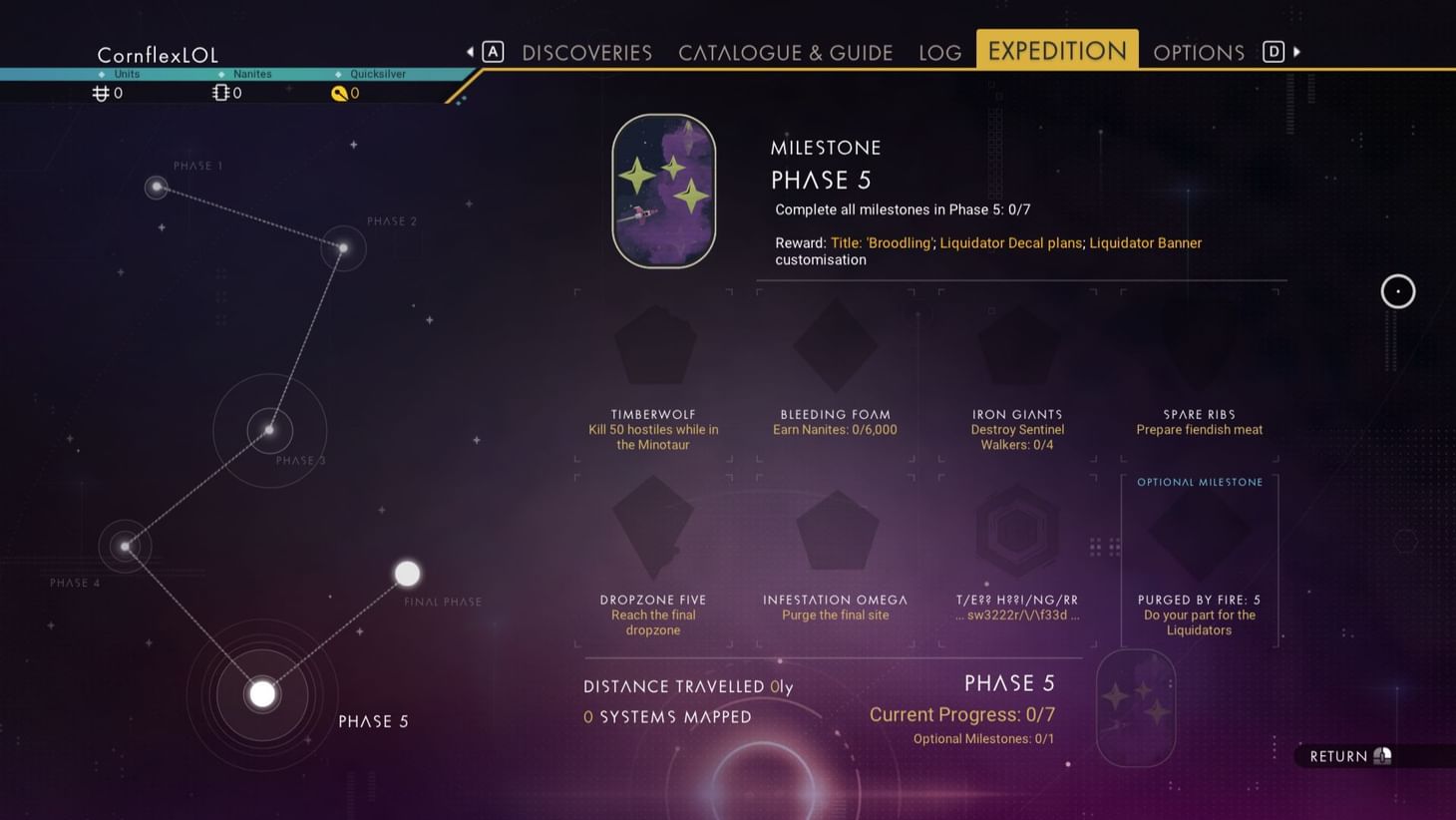The image size is (1456, 820).
Task: Open the Spare Ribs milestone
Action: (1199, 344)
